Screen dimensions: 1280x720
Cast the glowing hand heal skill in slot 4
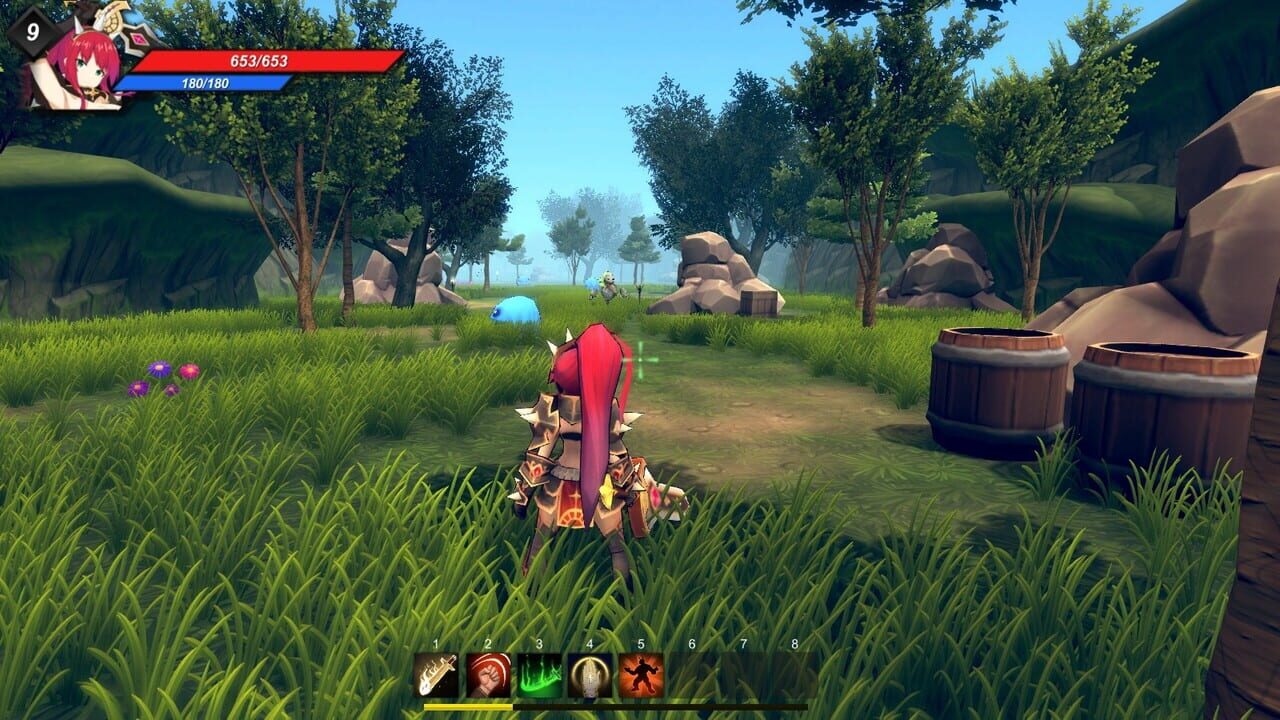(x=592, y=675)
